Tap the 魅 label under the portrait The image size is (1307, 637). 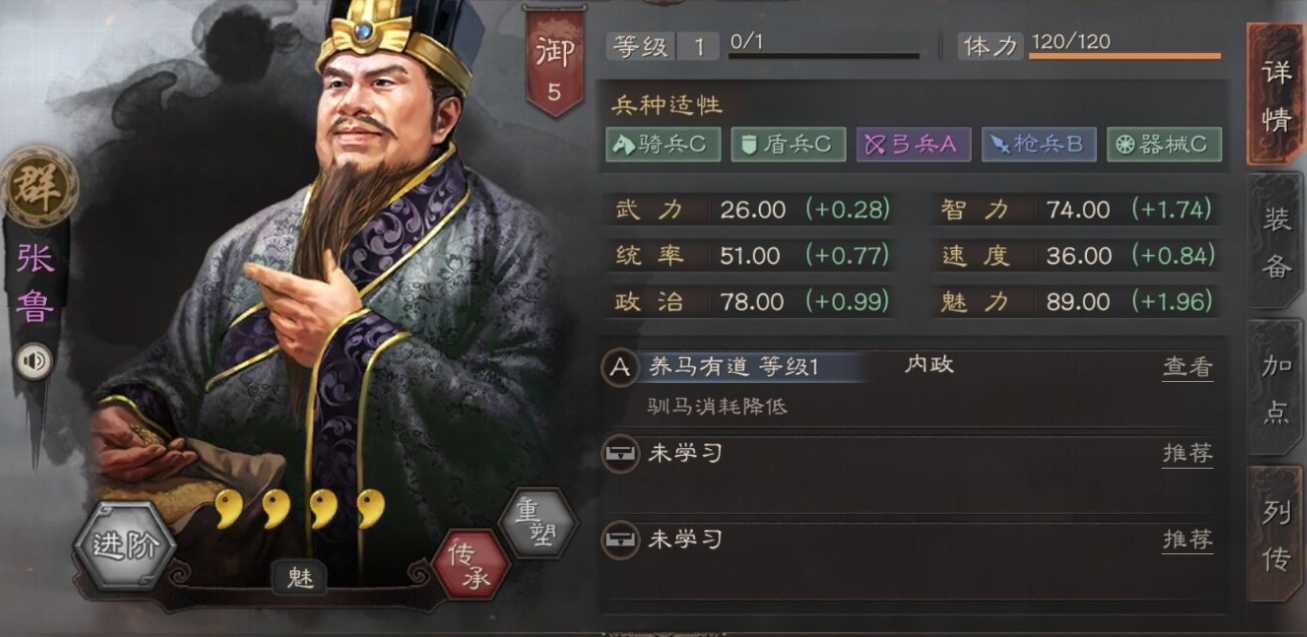[300, 578]
